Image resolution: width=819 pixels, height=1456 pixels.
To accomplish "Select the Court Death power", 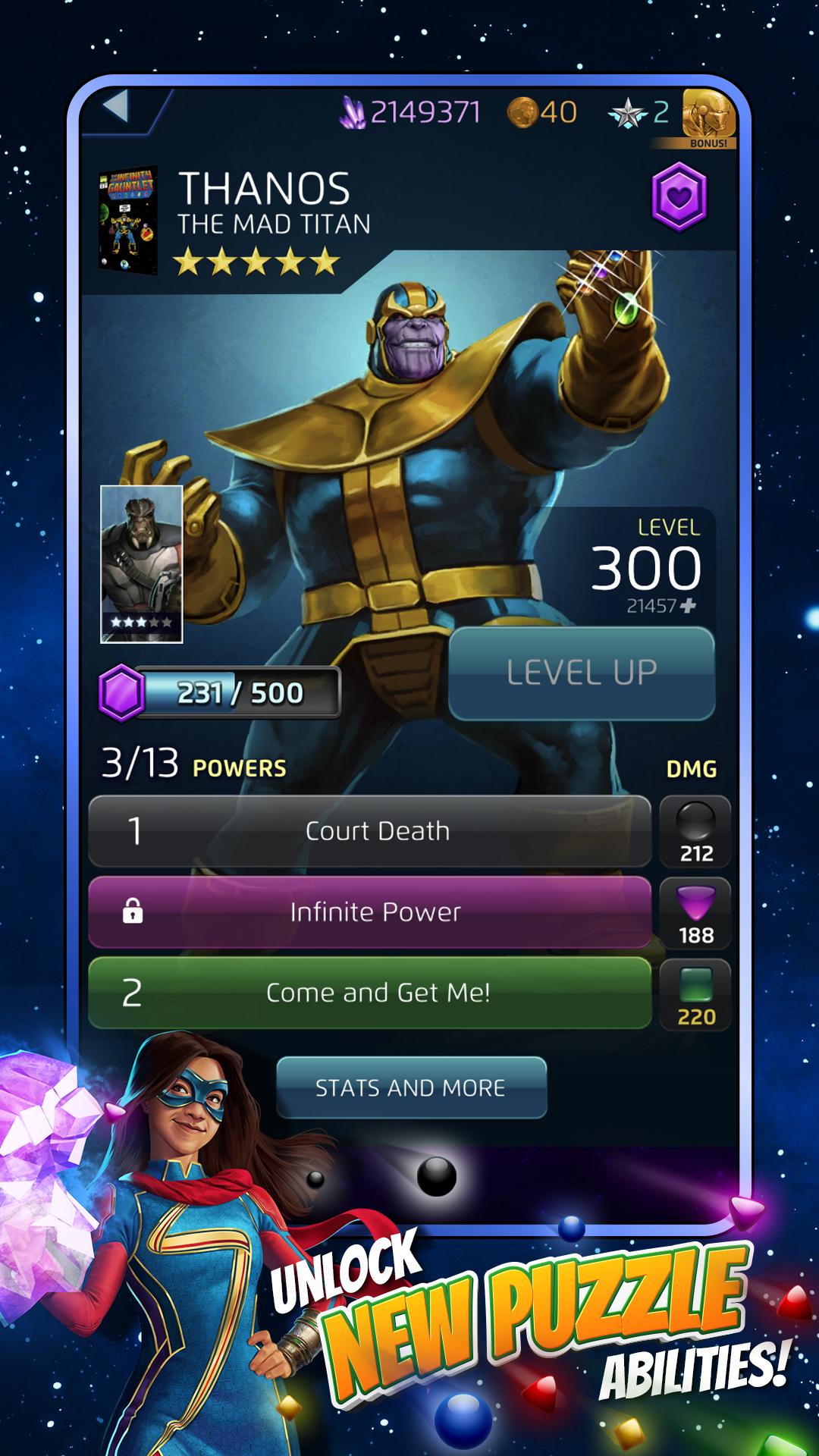I will tap(370, 831).
